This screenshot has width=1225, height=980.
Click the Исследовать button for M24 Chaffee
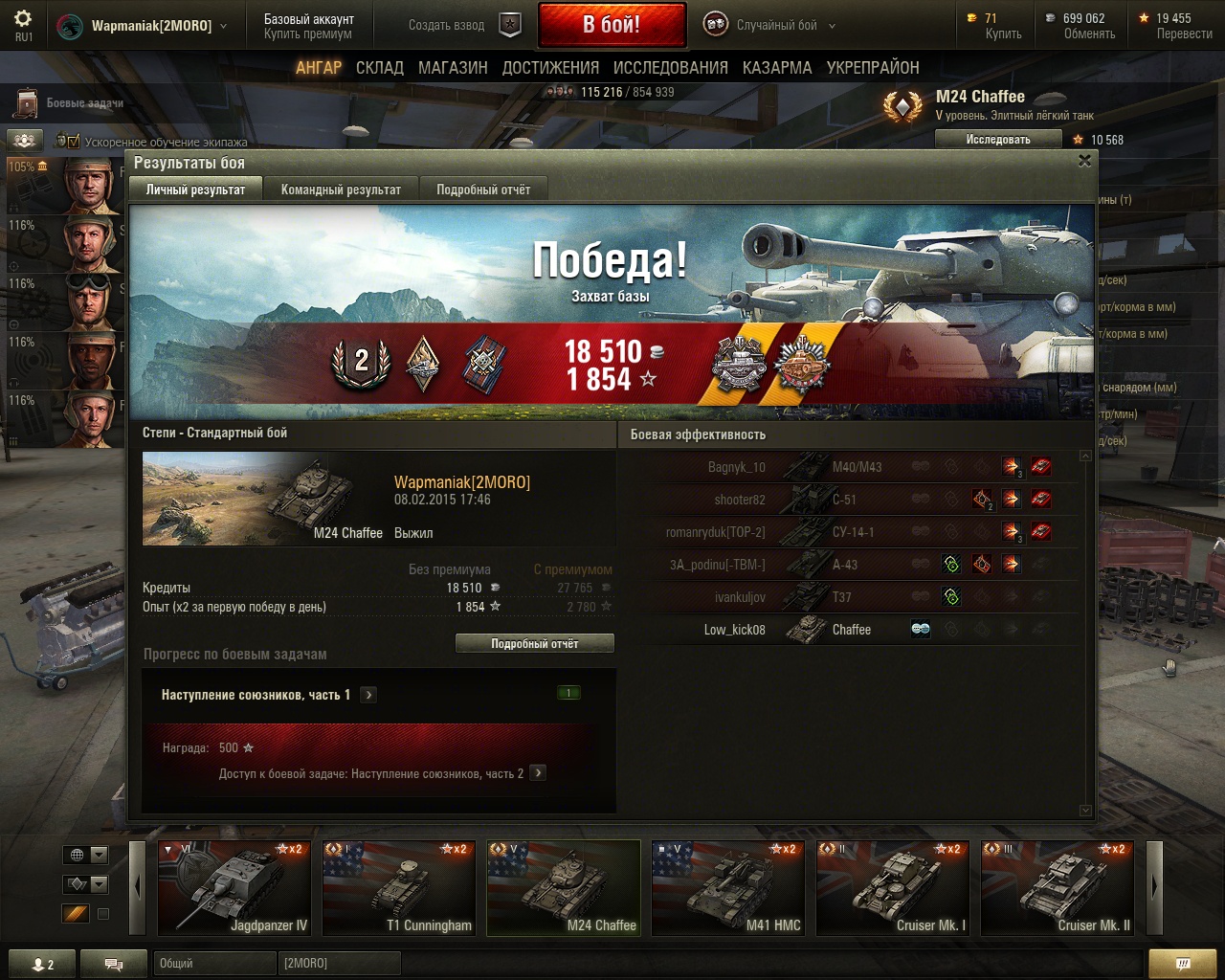[998, 140]
